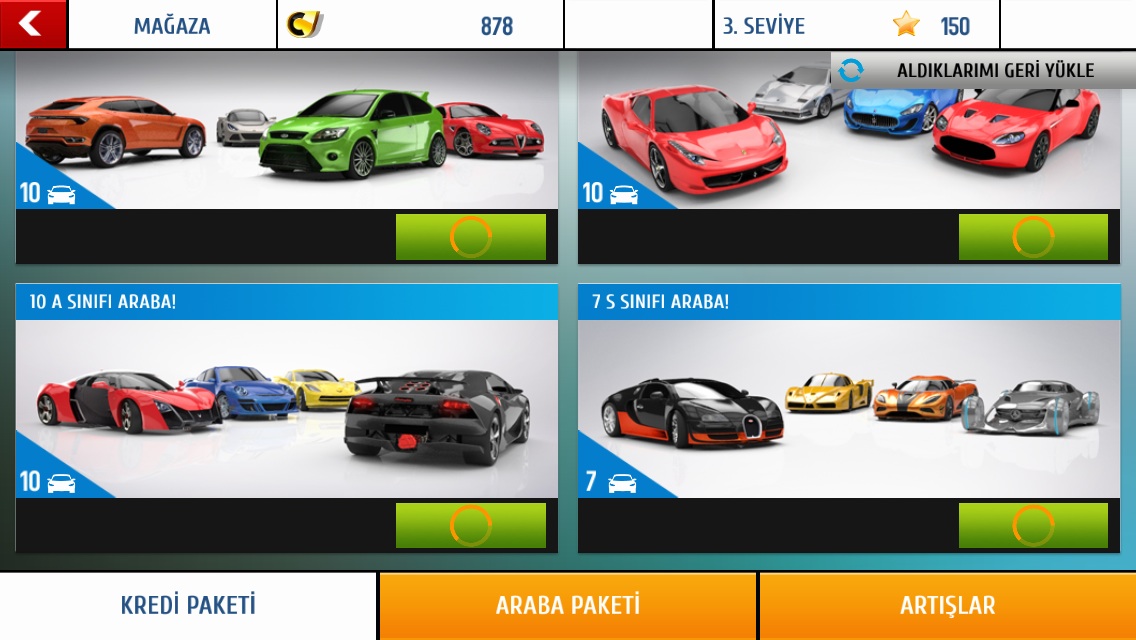The width and height of the screenshot is (1136, 640).
Task: Open the credits balance showing 878
Action: (420, 25)
